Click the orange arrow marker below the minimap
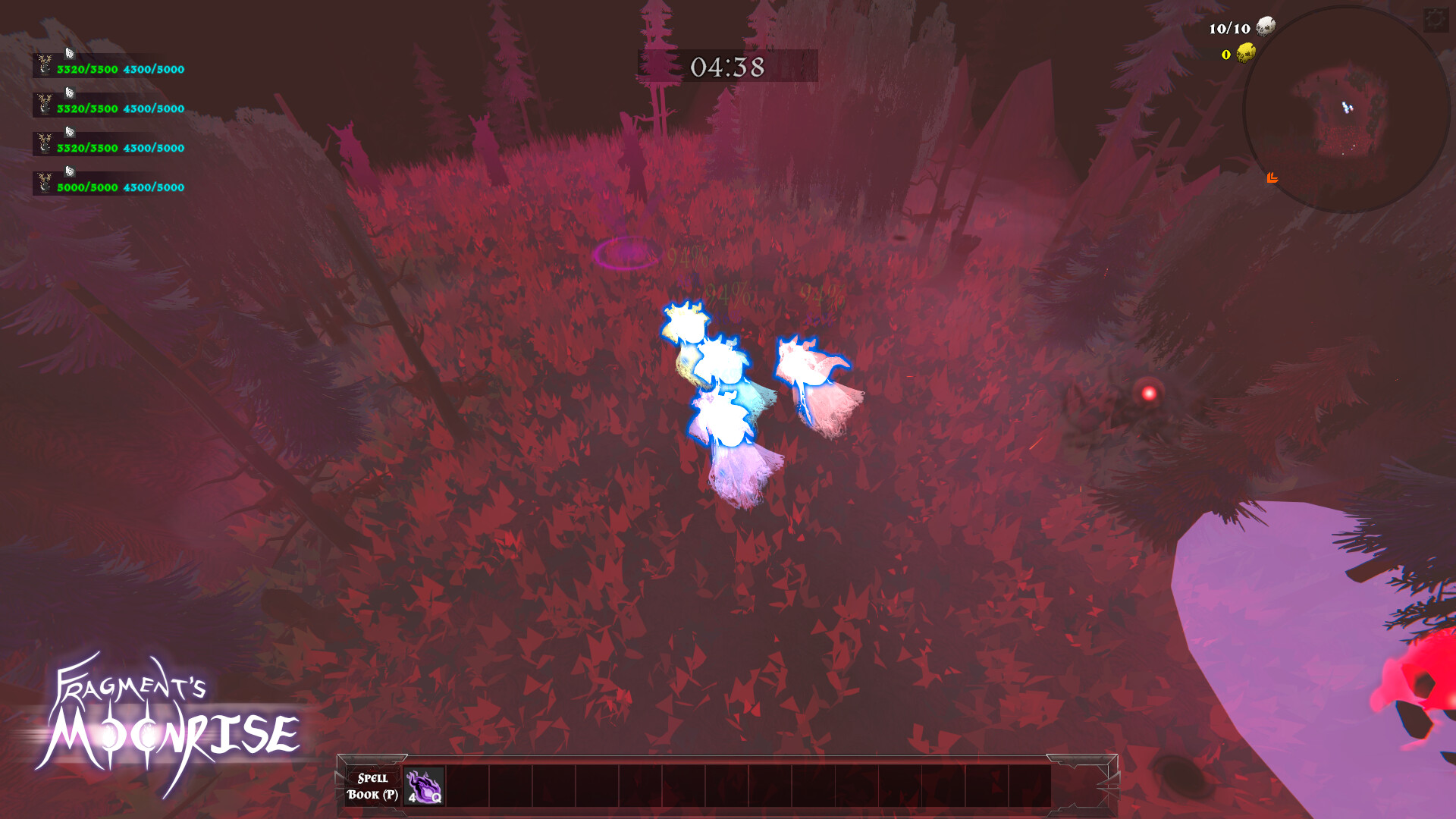 [1273, 178]
